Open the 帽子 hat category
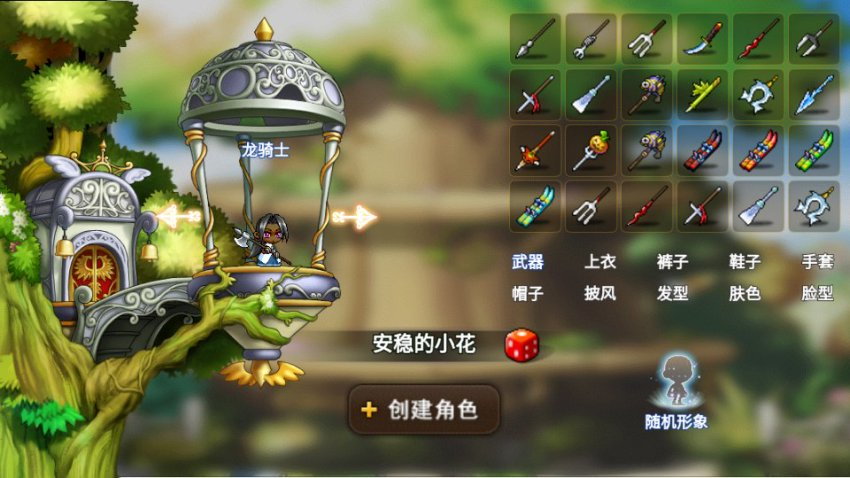 click(x=528, y=294)
